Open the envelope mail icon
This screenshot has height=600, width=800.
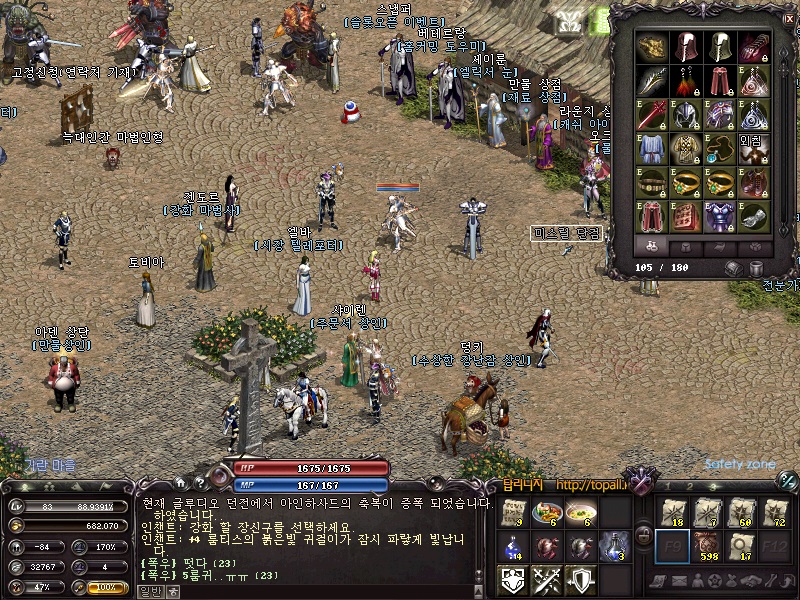click(x=676, y=582)
